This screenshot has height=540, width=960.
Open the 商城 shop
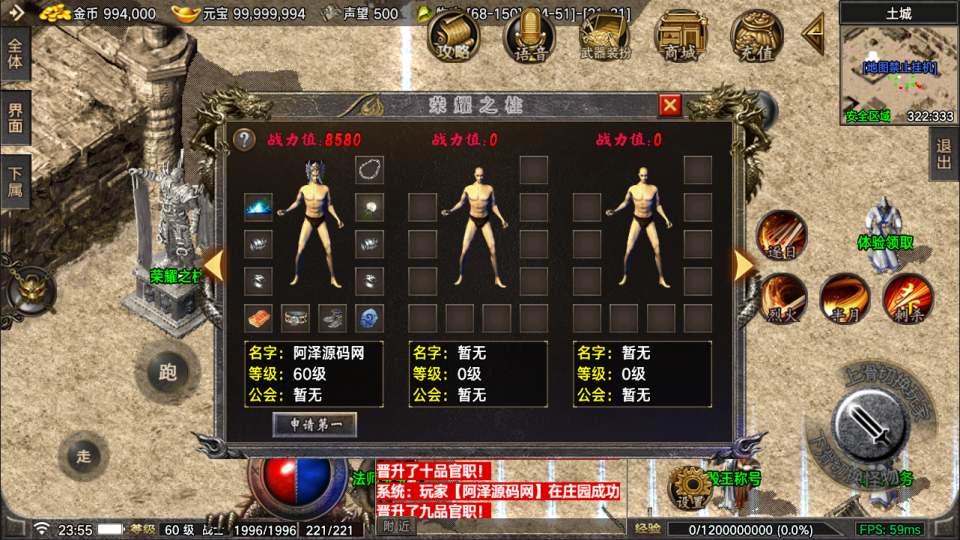681,38
